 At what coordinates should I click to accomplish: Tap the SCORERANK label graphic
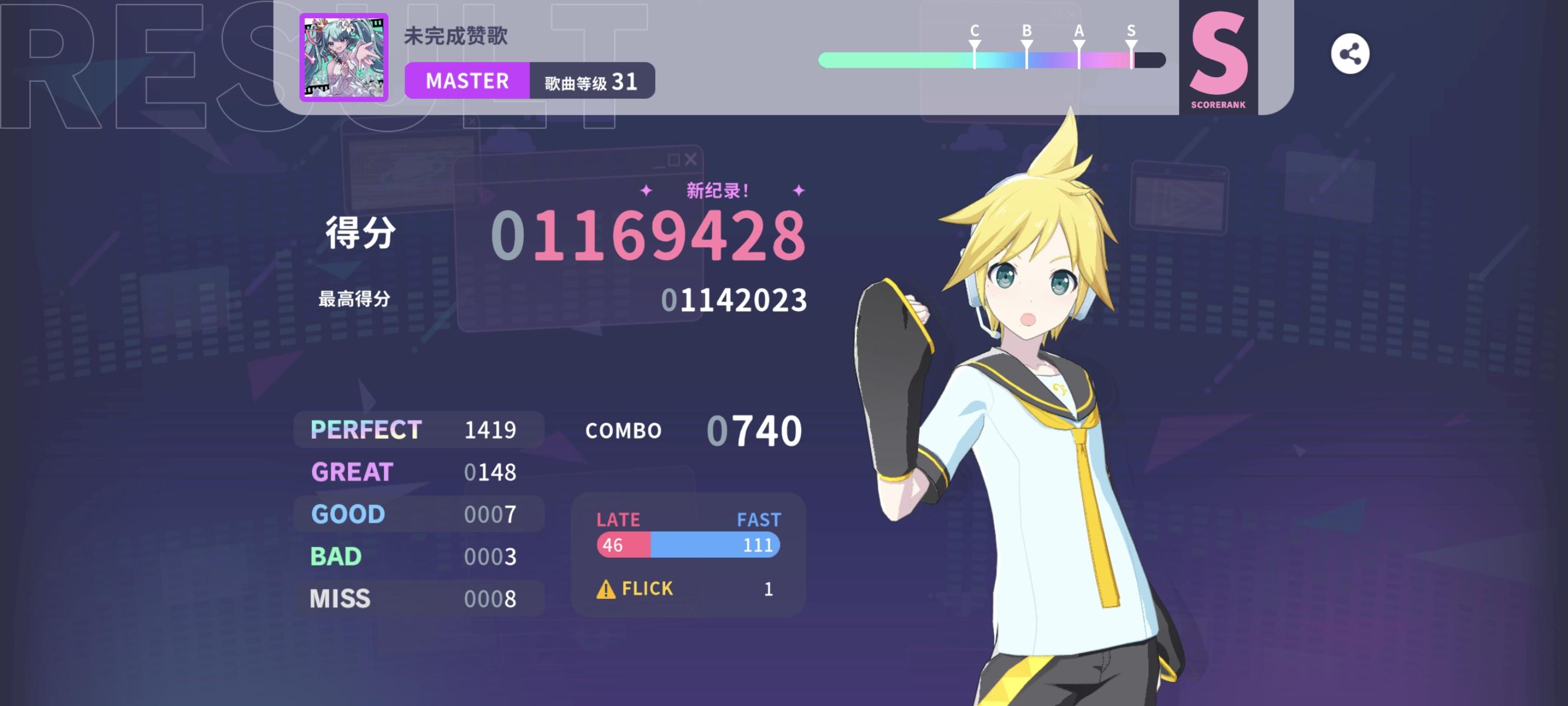1220,104
